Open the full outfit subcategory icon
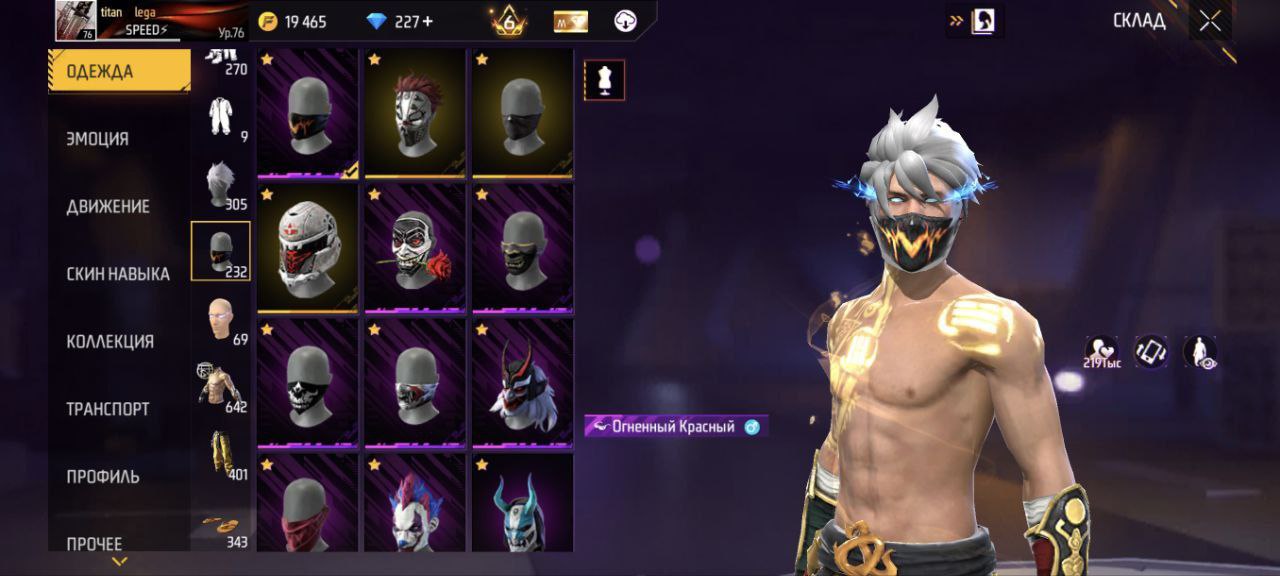 [221, 117]
